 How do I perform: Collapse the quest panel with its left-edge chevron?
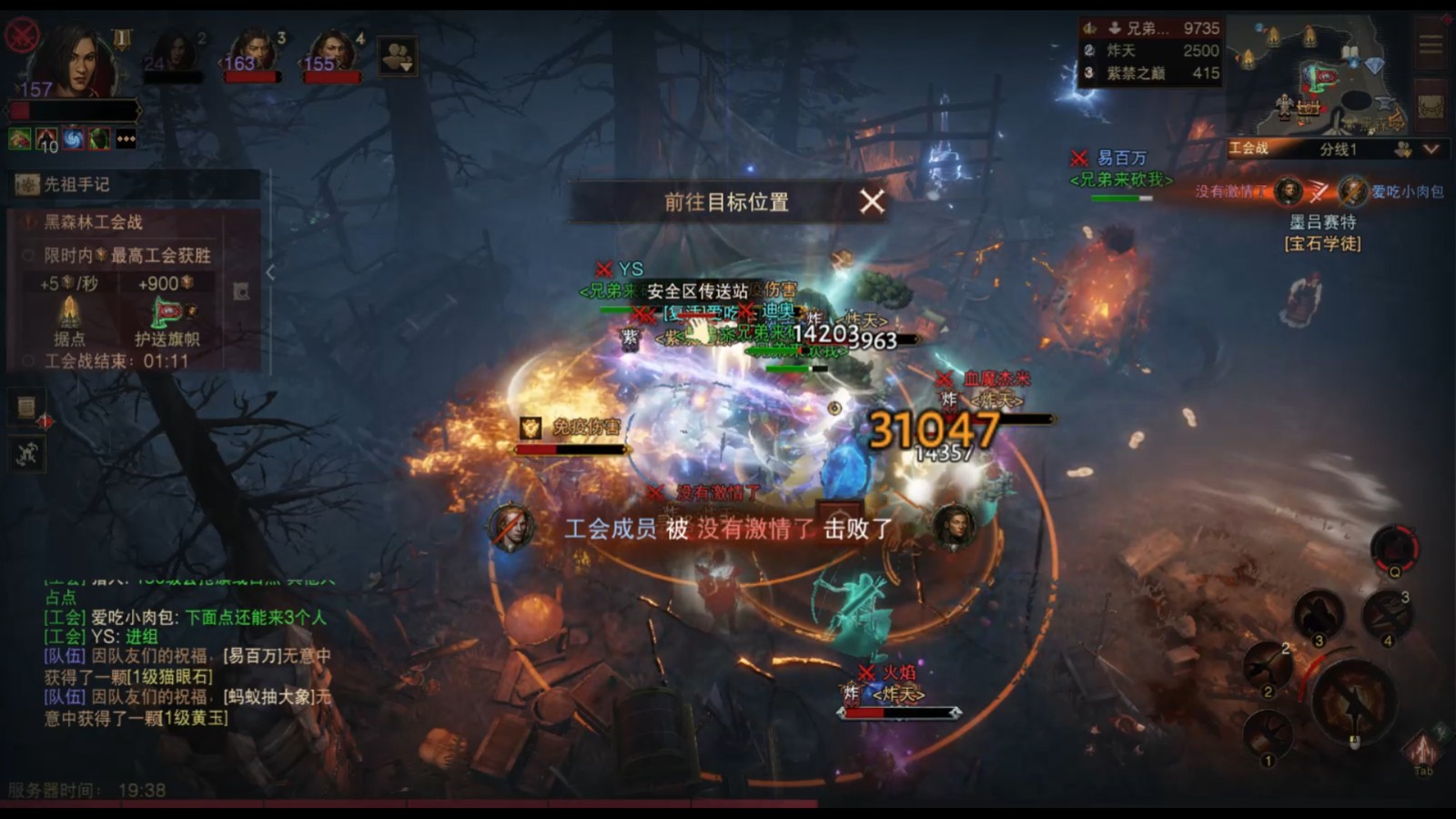268,271
